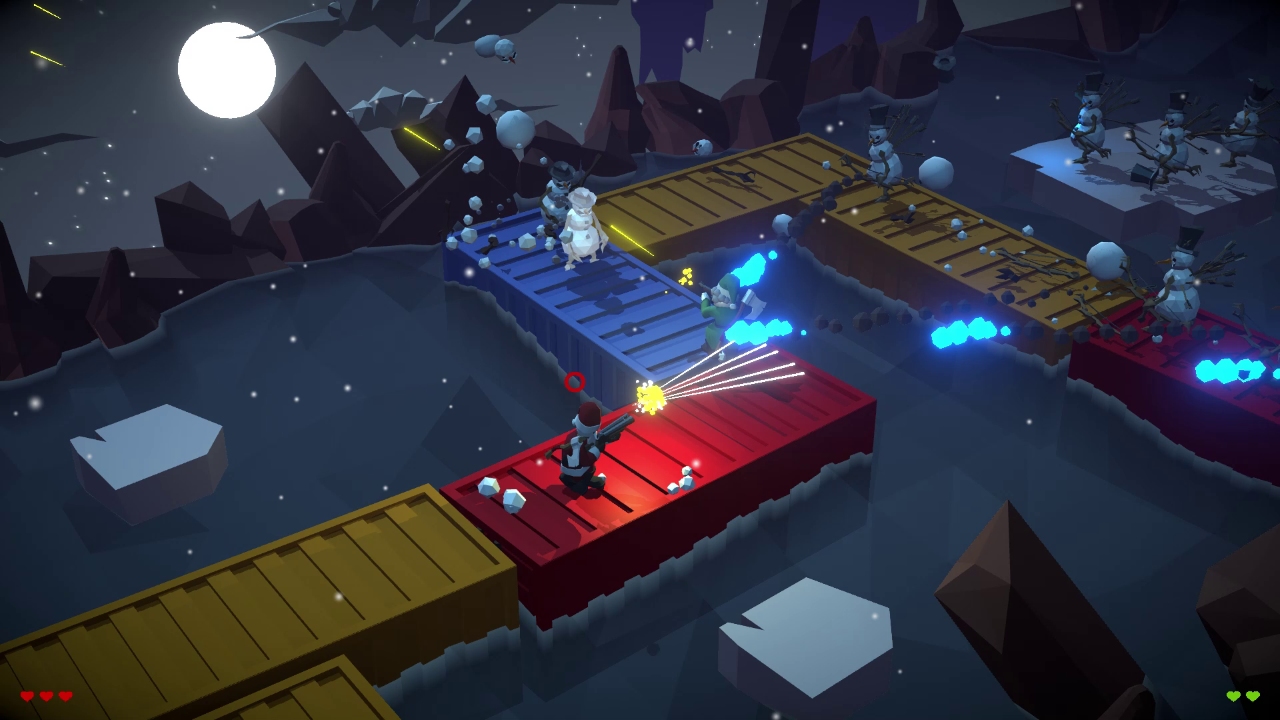Select the red crosshair reticle
The image size is (1280, 720).
(574, 383)
